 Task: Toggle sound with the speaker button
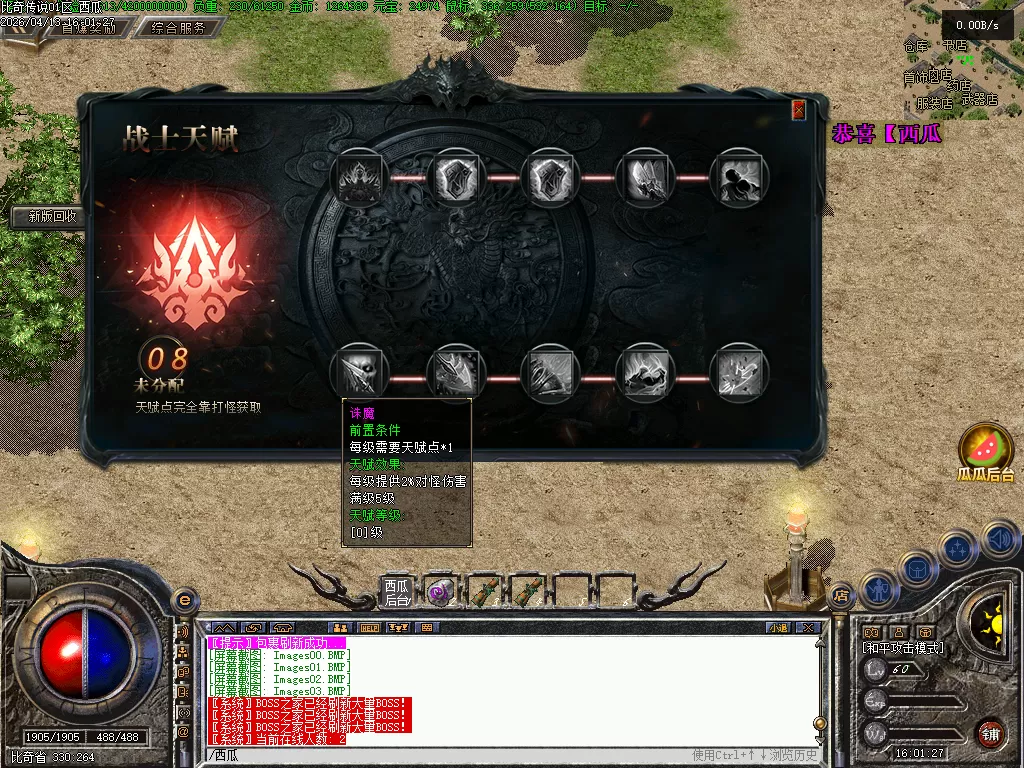click(1001, 540)
